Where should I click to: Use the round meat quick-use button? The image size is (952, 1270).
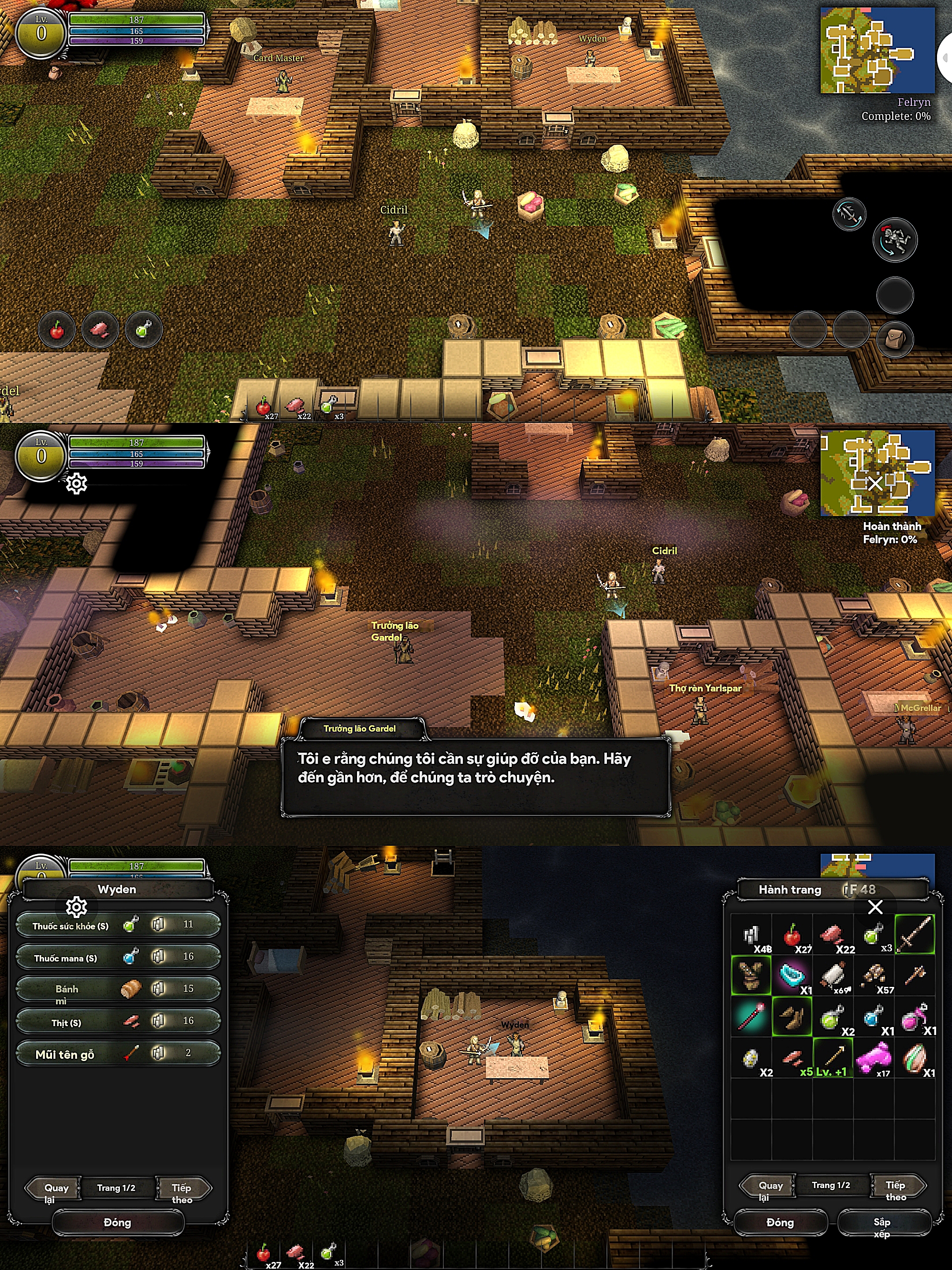(x=100, y=330)
